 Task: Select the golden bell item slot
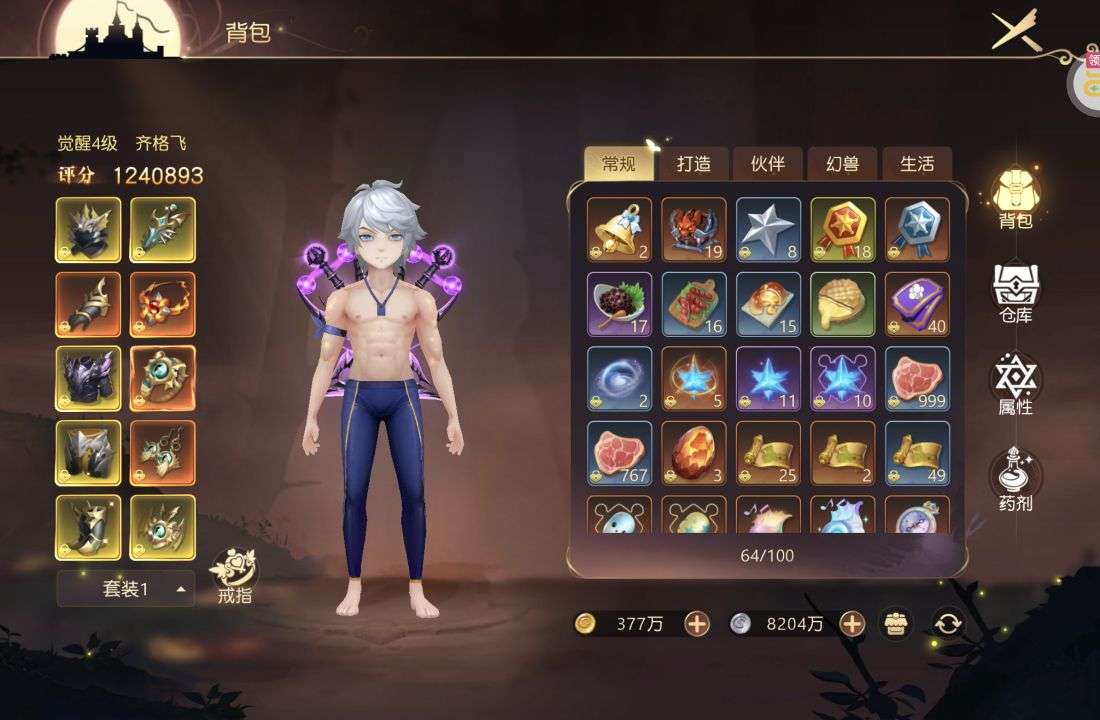click(619, 230)
